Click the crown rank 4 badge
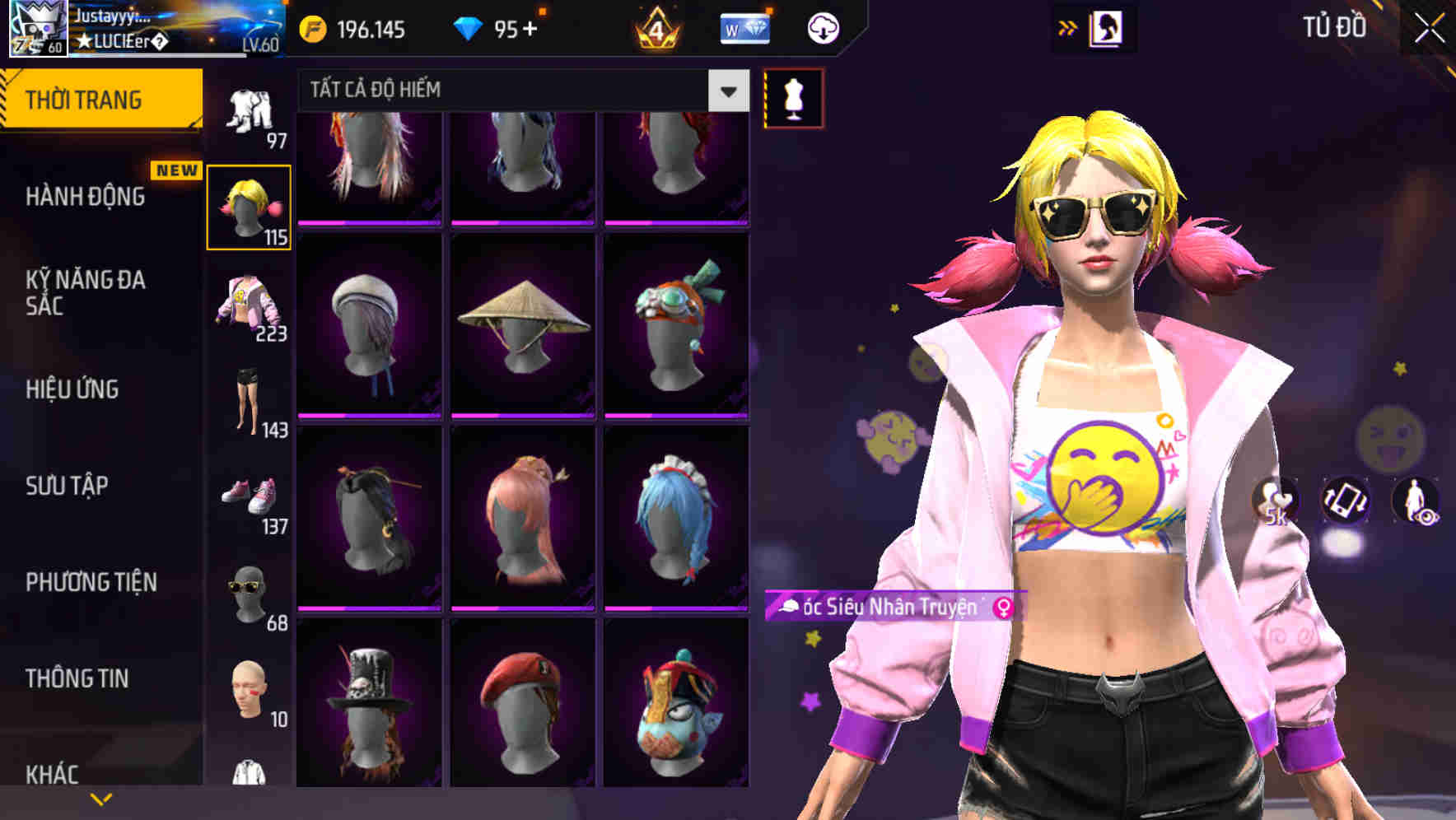This screenshot has width=1456, height=820. (654, 27)
